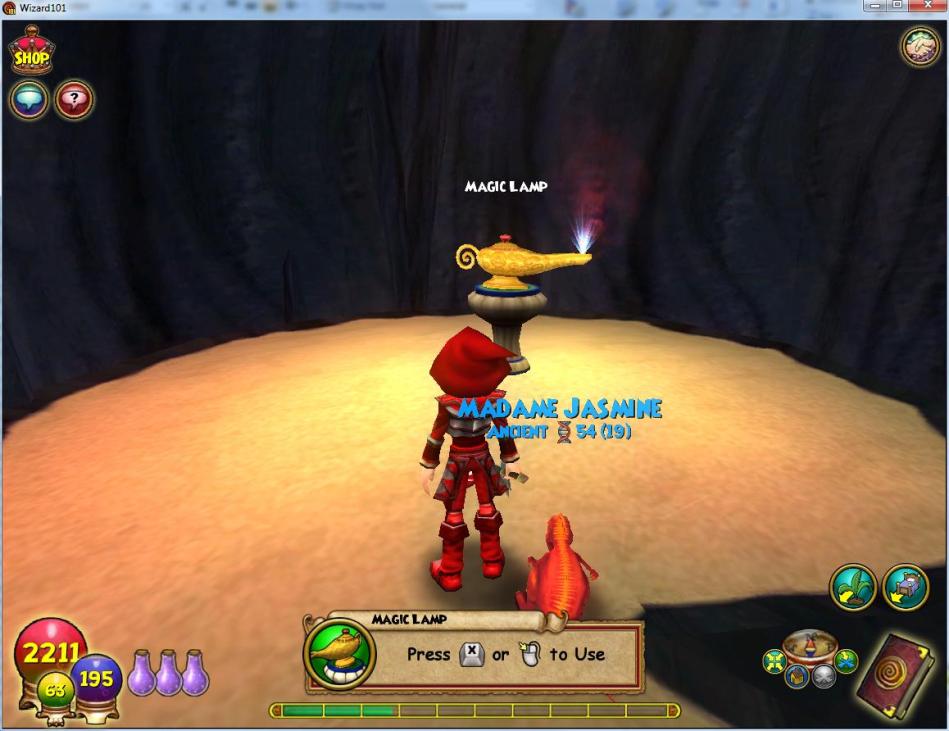
Task: Click the compass above the teleport buttons
Action: coord(811,645)
